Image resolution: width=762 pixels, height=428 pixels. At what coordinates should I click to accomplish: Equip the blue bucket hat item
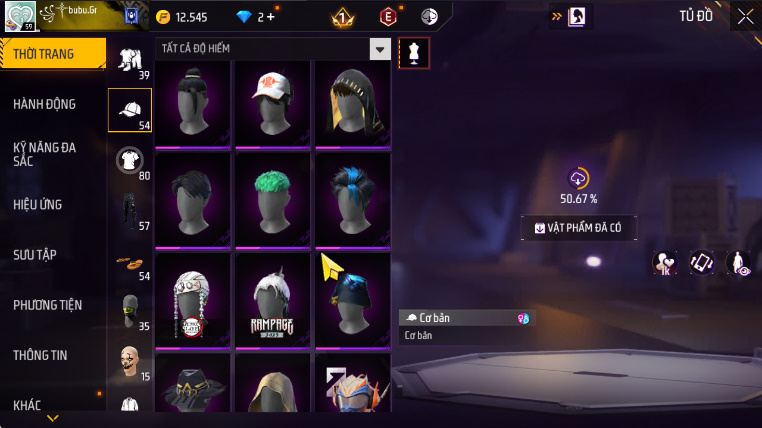[x=352, y=298]
